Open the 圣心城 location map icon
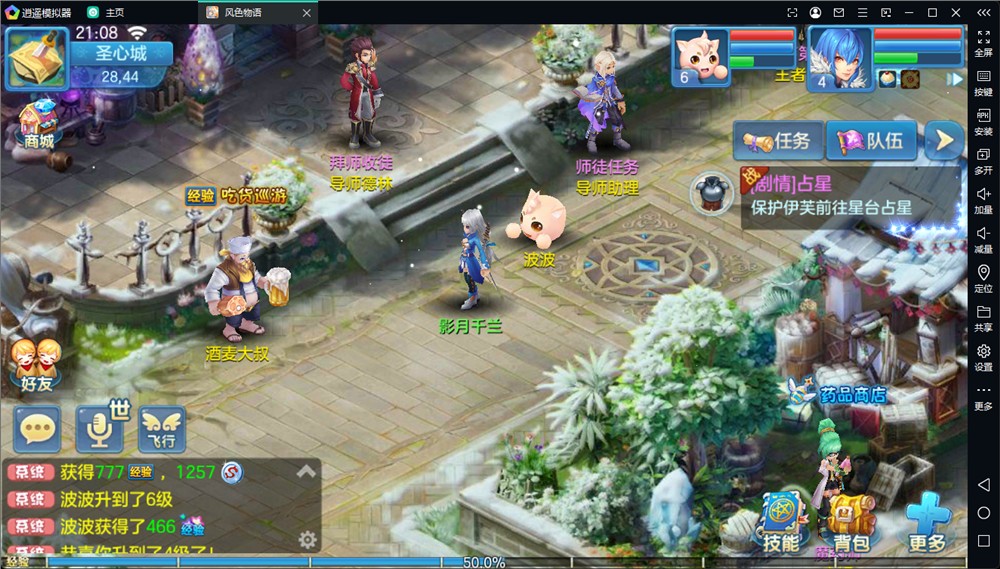1000x569 pixels. 37,57
